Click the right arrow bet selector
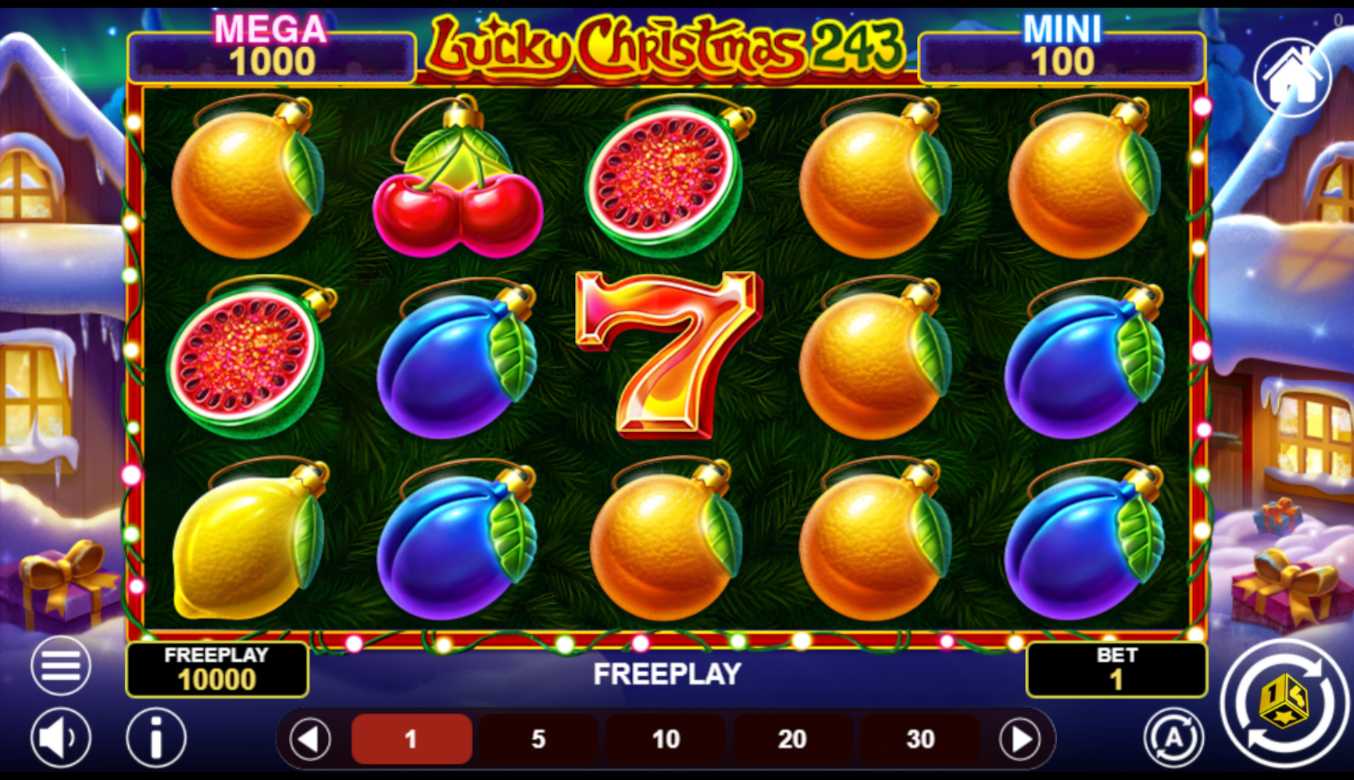This screenshot has width=1354, height=780. (1020, 740)
